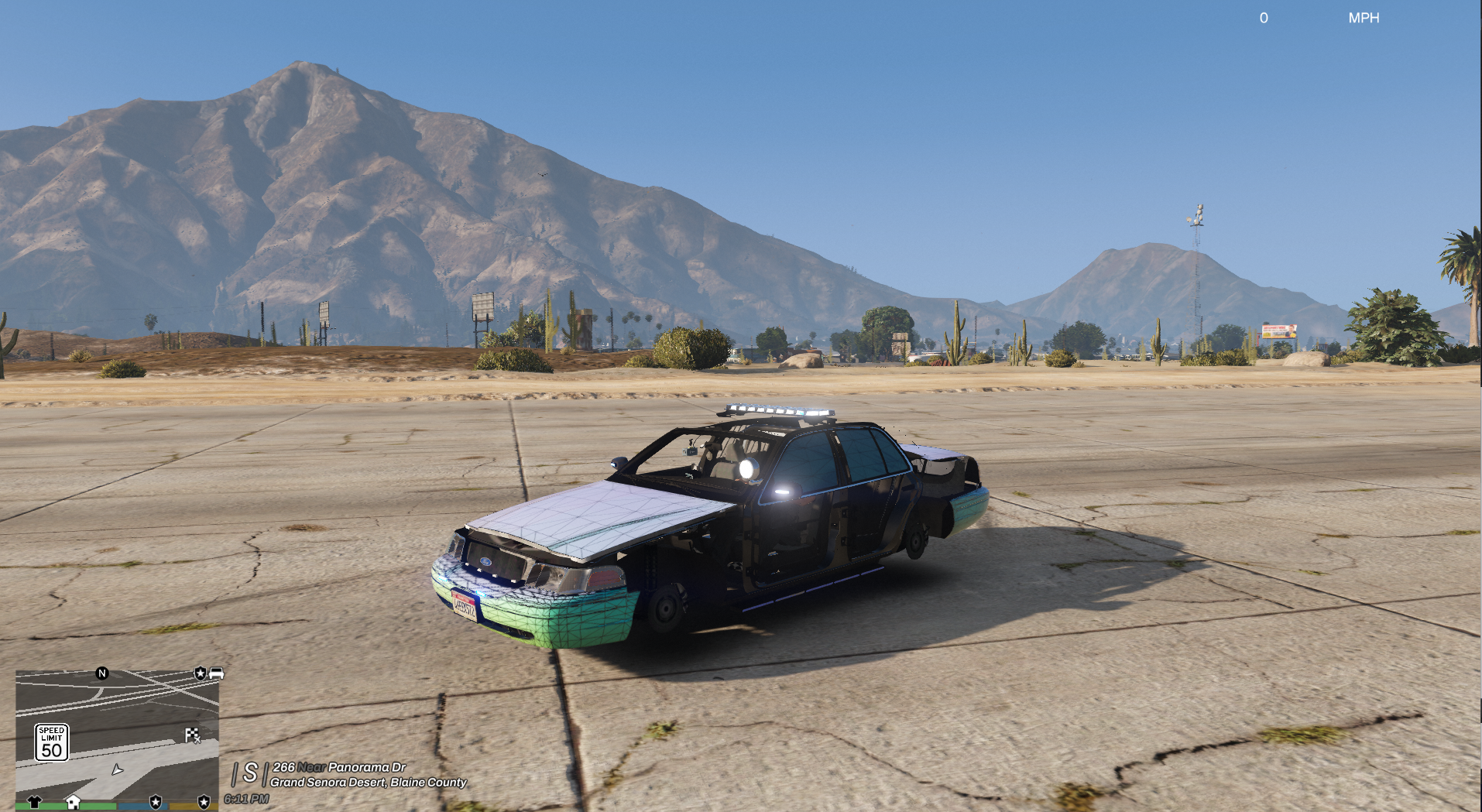
Task: Click the minimap in the corner
Action: pos(117,735)
